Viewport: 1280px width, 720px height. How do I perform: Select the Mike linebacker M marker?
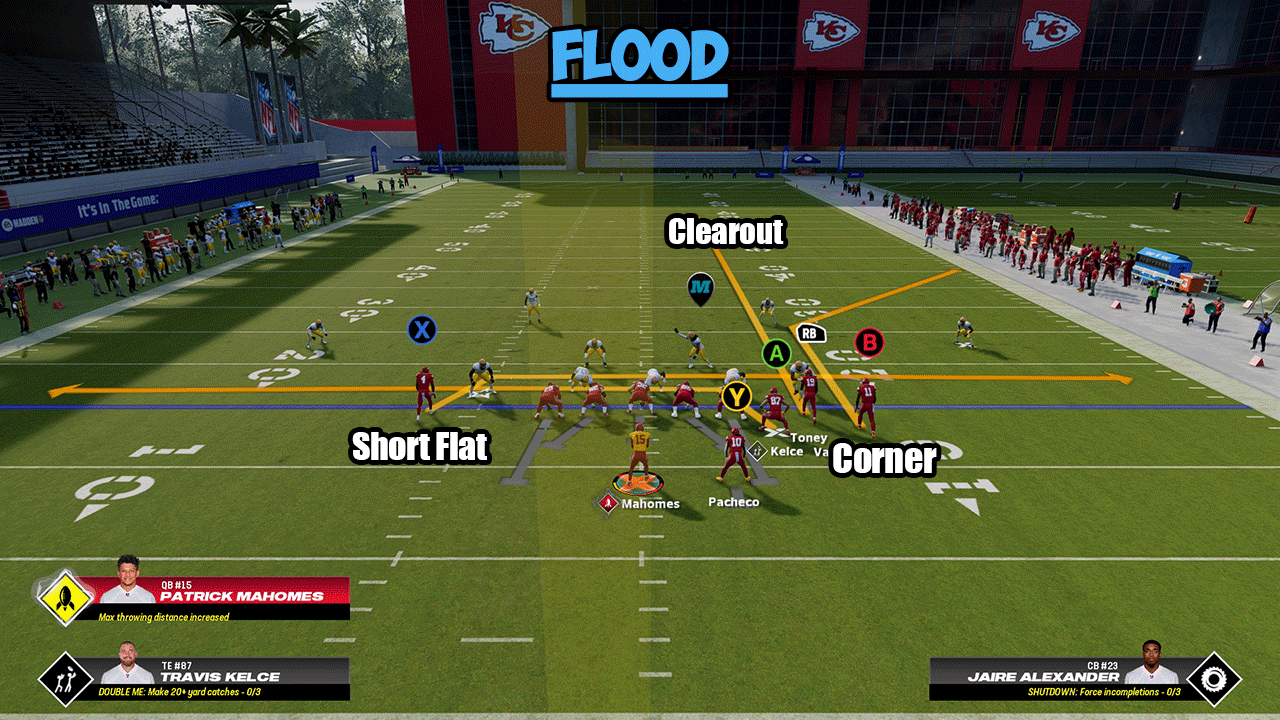pyautogui.click(x=701, y=290)
